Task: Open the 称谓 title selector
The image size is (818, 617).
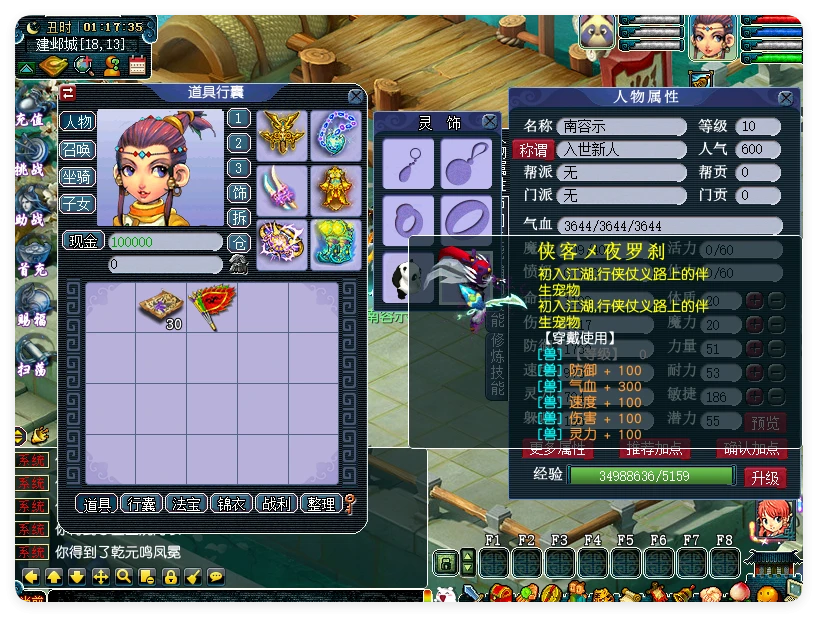Action: pos(533,150)
